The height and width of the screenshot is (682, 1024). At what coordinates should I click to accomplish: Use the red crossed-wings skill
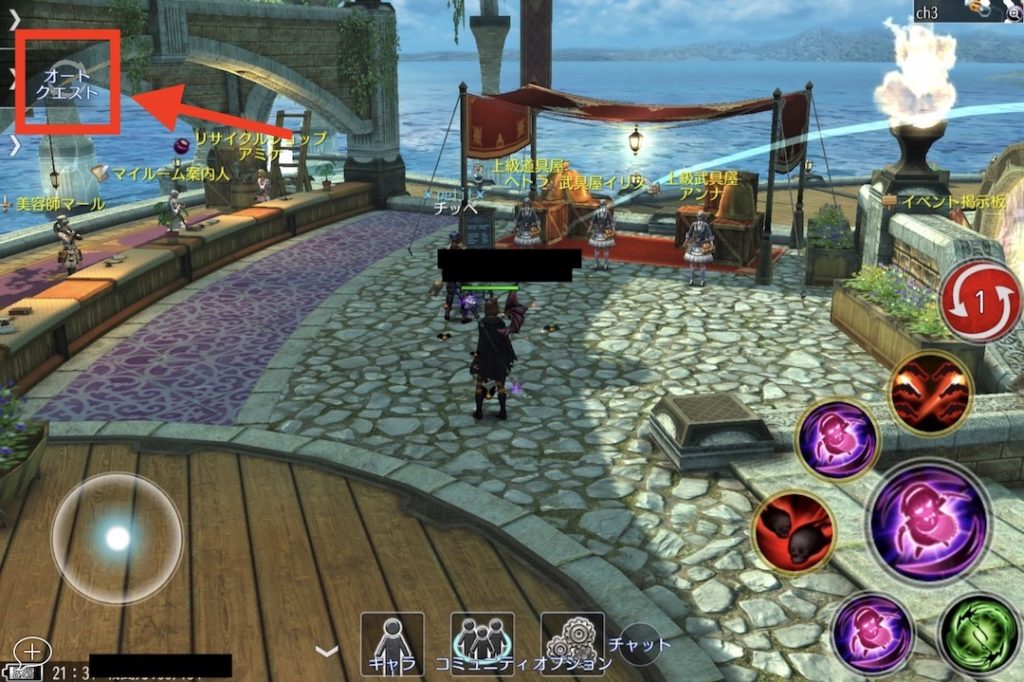point(930,392)
